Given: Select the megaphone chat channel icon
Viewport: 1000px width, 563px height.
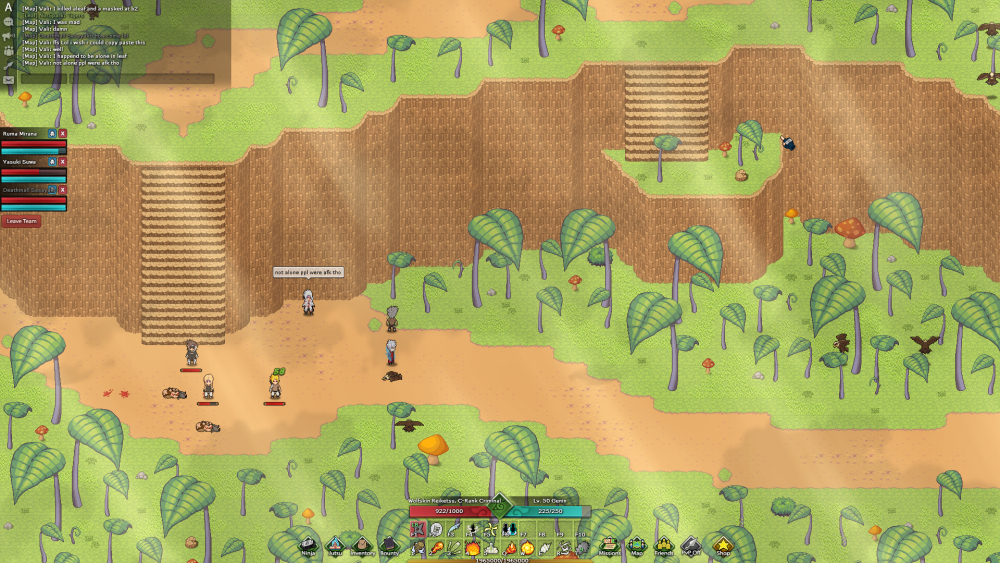Looking at the screenshot, I should [8, 35].
